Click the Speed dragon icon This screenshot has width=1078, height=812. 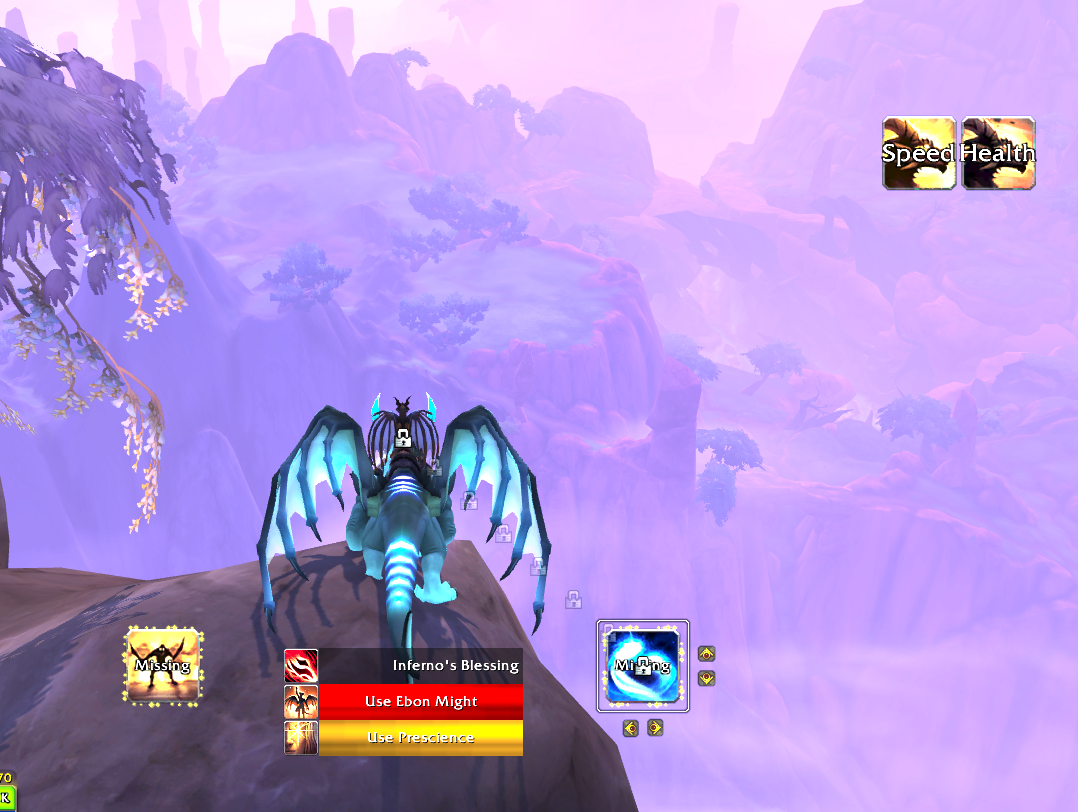919,153
